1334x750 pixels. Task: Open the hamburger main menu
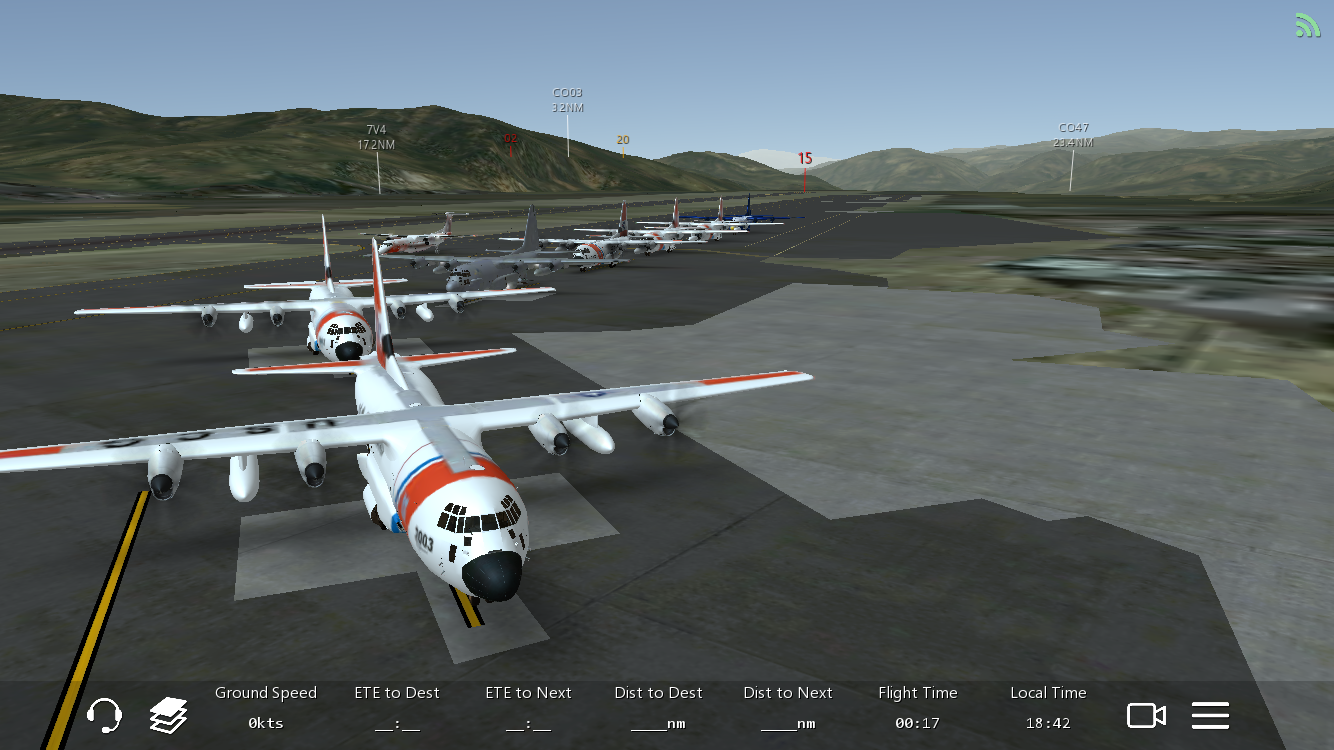pos(1210,715)
